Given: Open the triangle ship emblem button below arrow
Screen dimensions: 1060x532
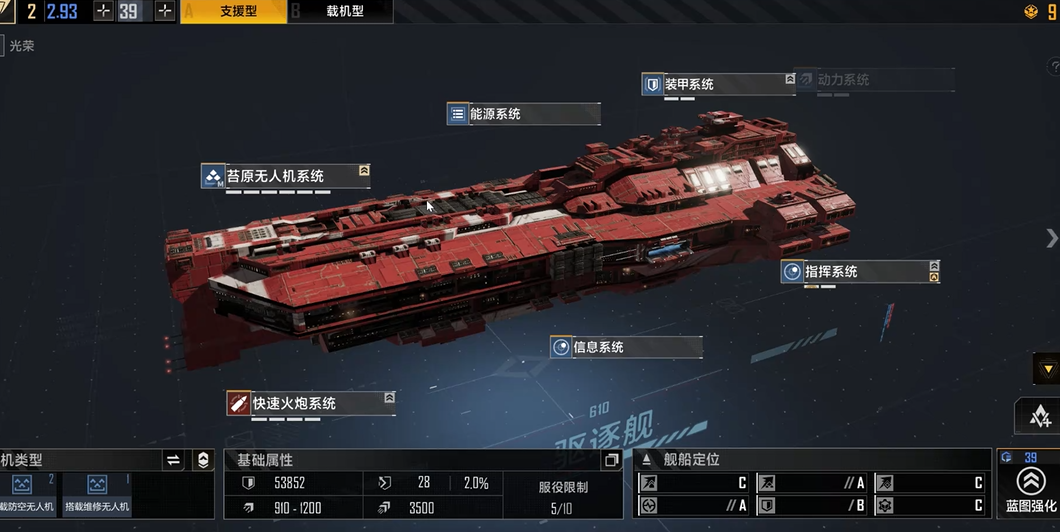Looking at the screenshot, I should tap(1038, 416).
